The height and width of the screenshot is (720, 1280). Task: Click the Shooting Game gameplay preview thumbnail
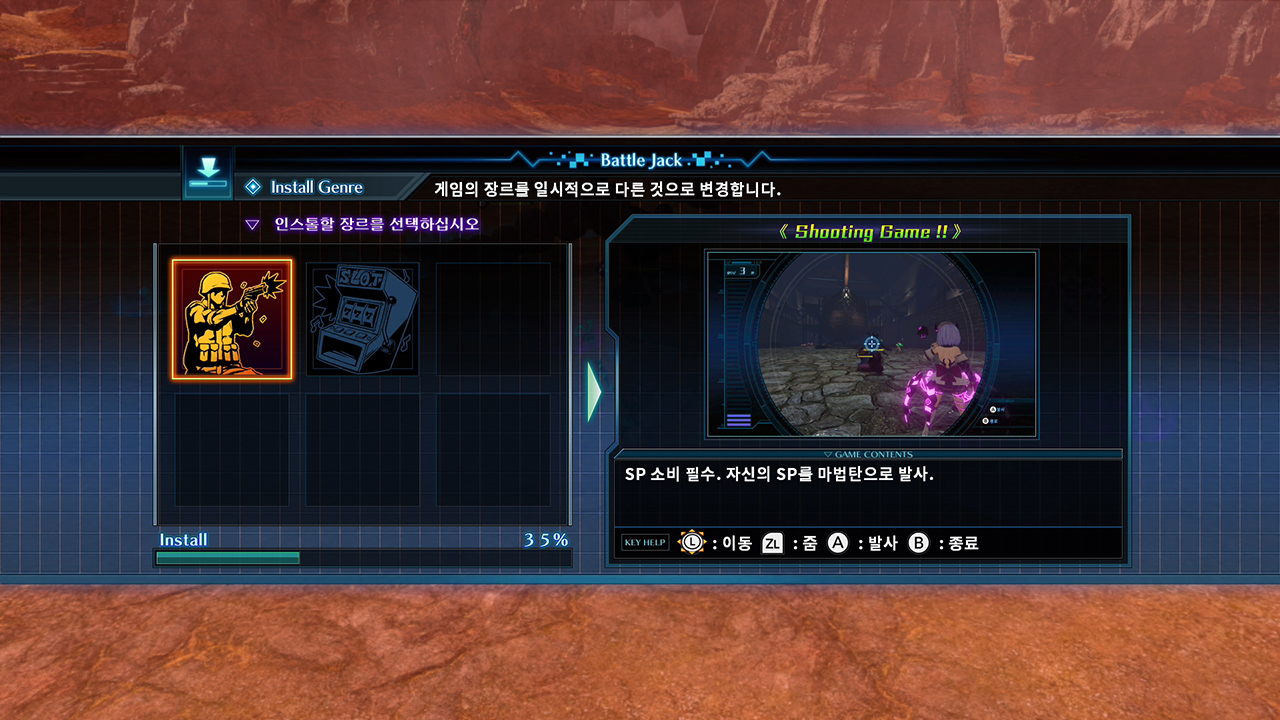point(874,345)
